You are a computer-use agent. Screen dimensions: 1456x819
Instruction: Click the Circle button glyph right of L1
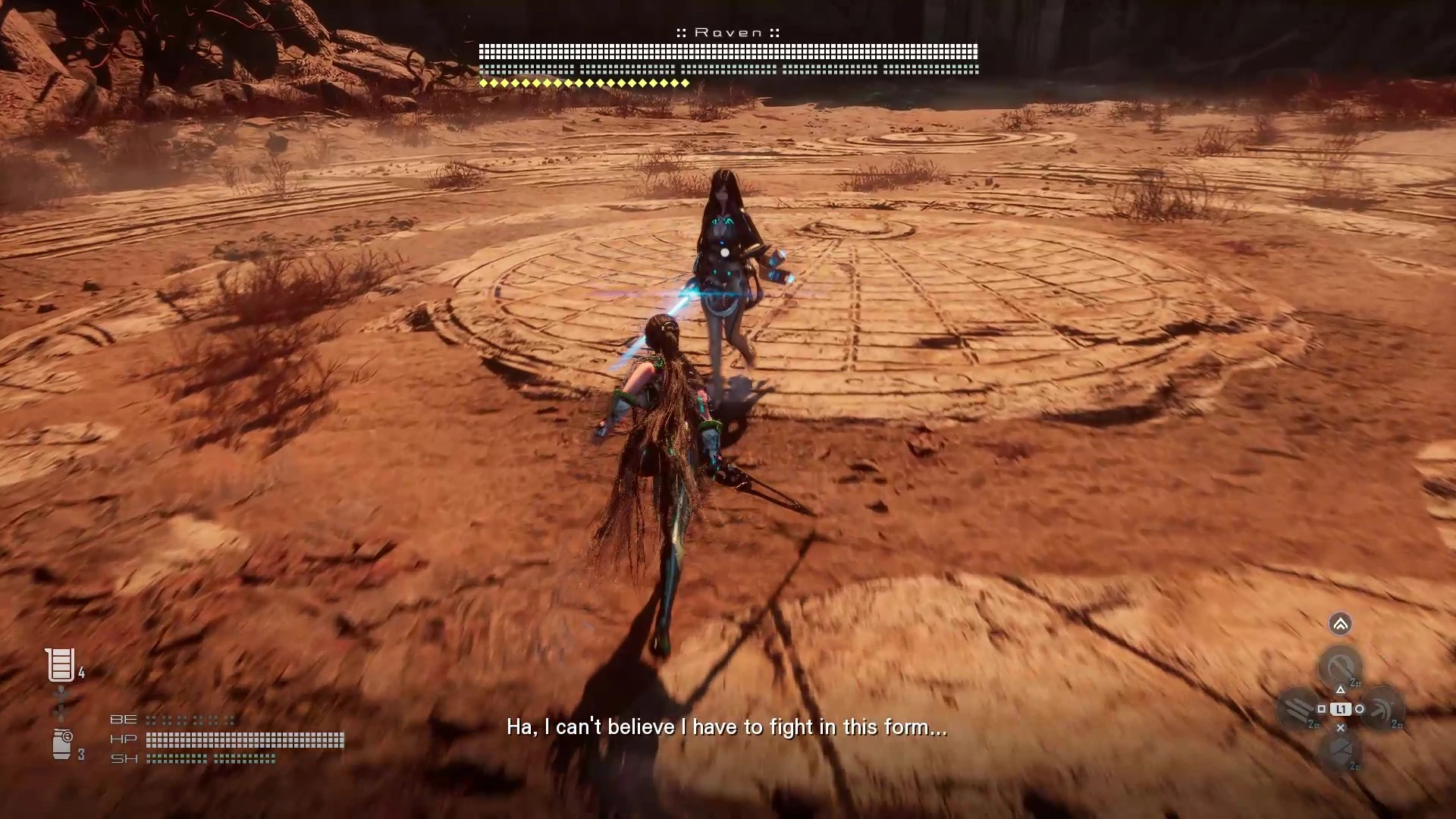pos(1360,708)
